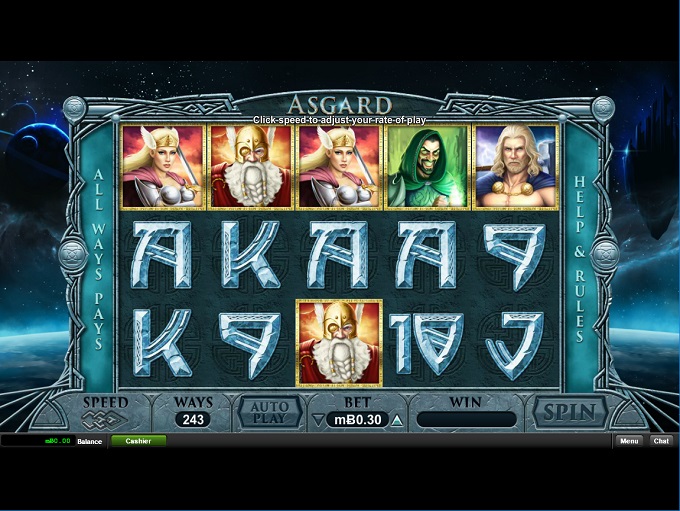Open the Cashier
Screen dimensions: 680x511
[138, 441]
